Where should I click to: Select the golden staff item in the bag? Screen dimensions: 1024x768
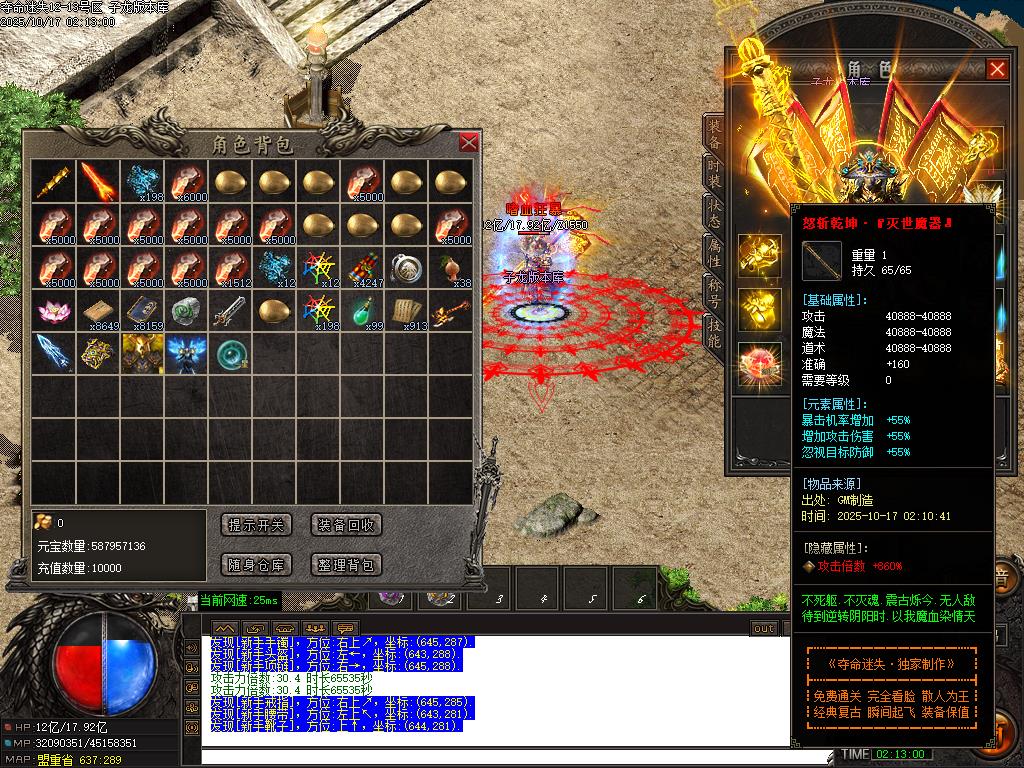tap(55, 181)
